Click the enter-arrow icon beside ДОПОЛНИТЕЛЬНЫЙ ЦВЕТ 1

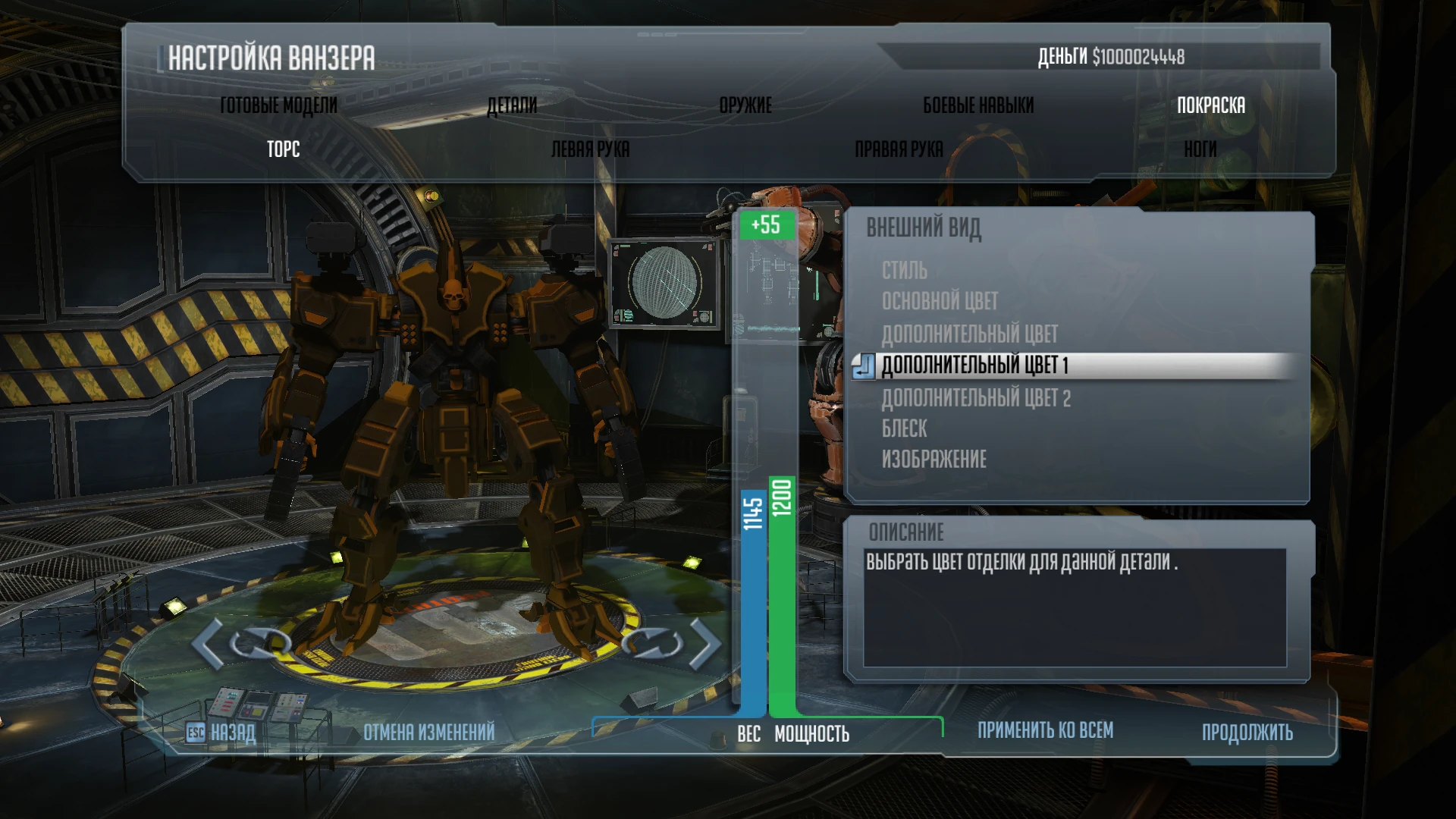click(865, 365)
